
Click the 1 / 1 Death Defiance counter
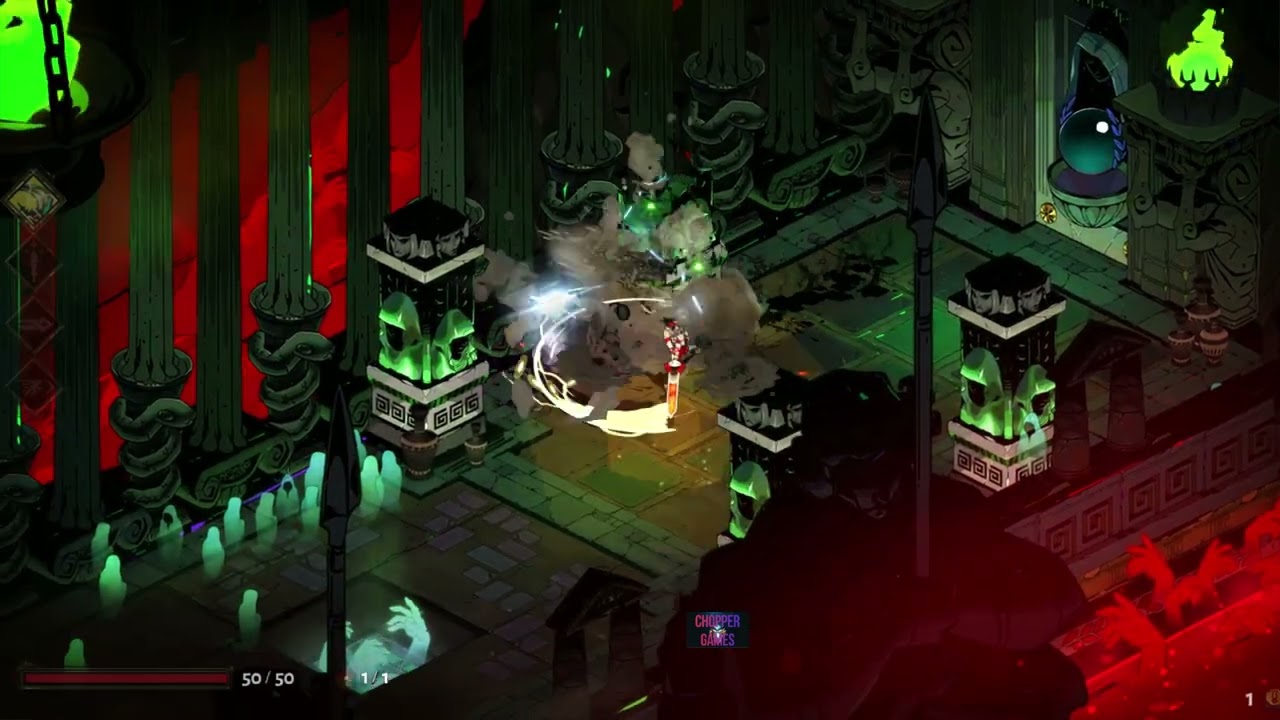pyautogui.click(x=374, y=678)
